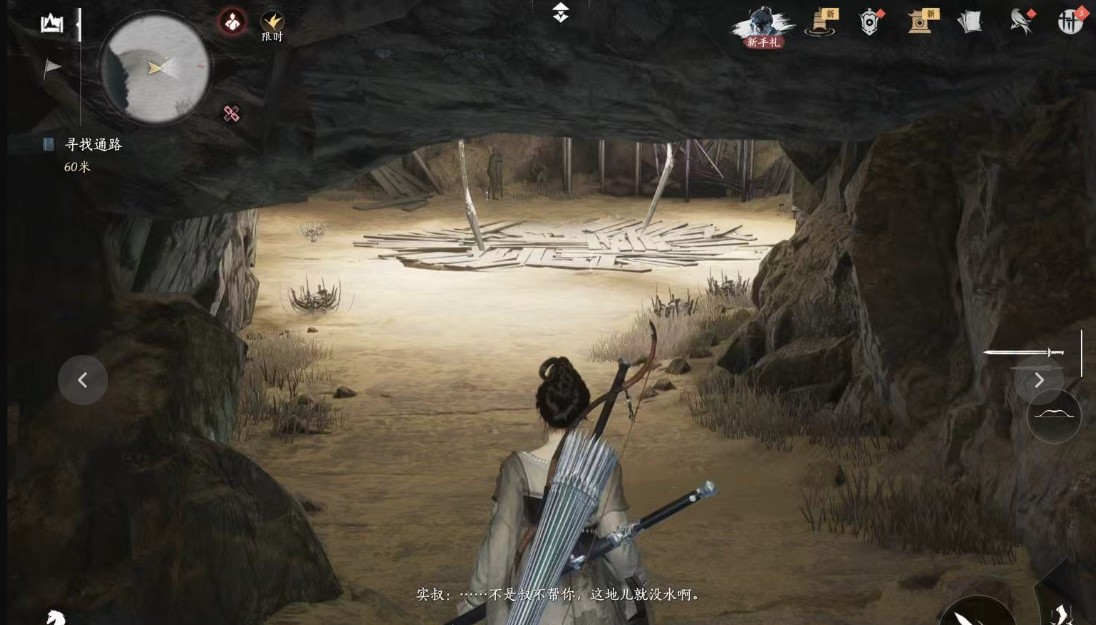1096x625 pixels.
Task: Open the circular minimap
Action: pyautogui.click(x=154, y=68)
